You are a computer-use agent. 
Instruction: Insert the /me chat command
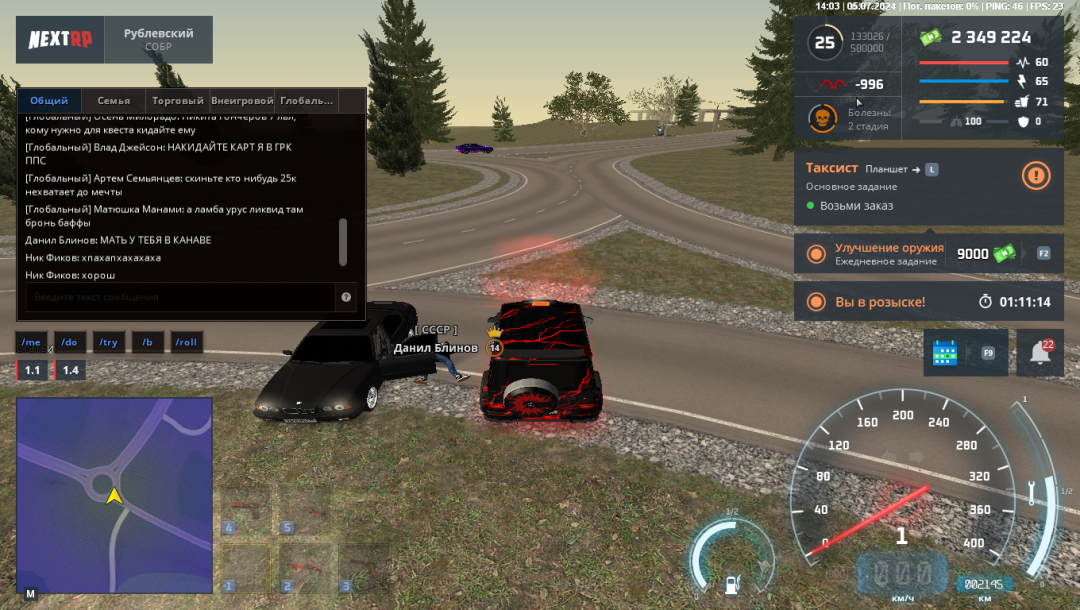coord(31,342)
